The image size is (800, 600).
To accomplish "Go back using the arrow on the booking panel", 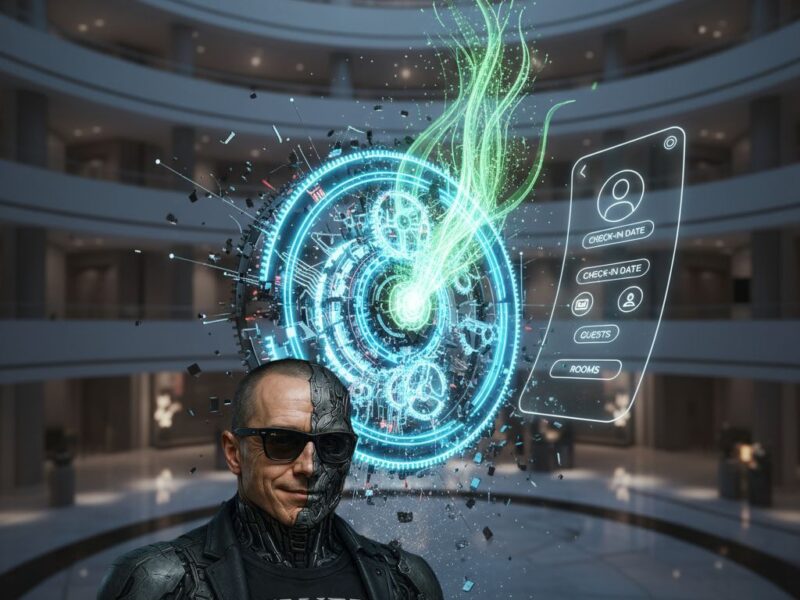I will coord(583,171).
